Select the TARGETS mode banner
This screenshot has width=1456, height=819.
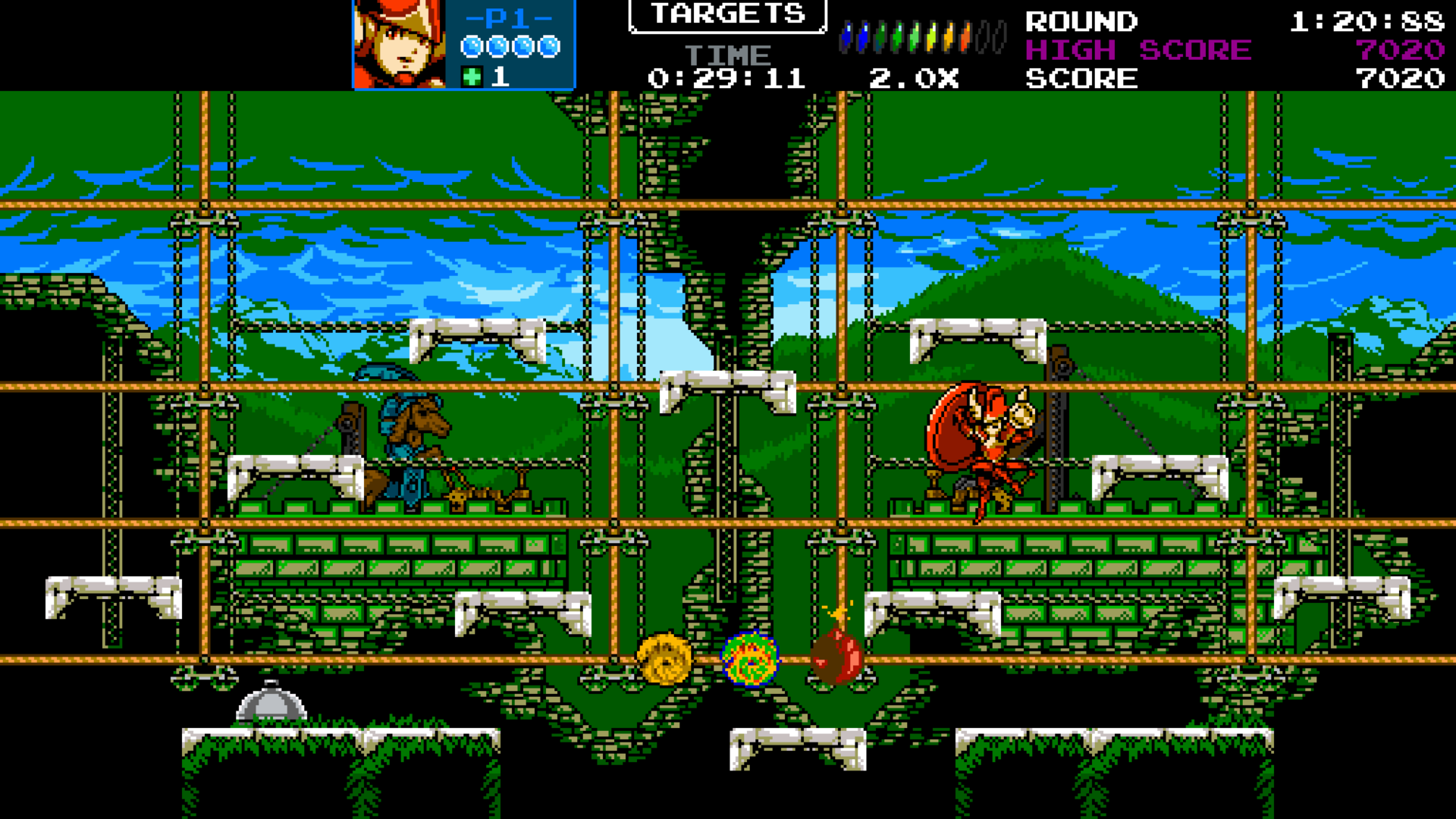click(x=727, y=15)
